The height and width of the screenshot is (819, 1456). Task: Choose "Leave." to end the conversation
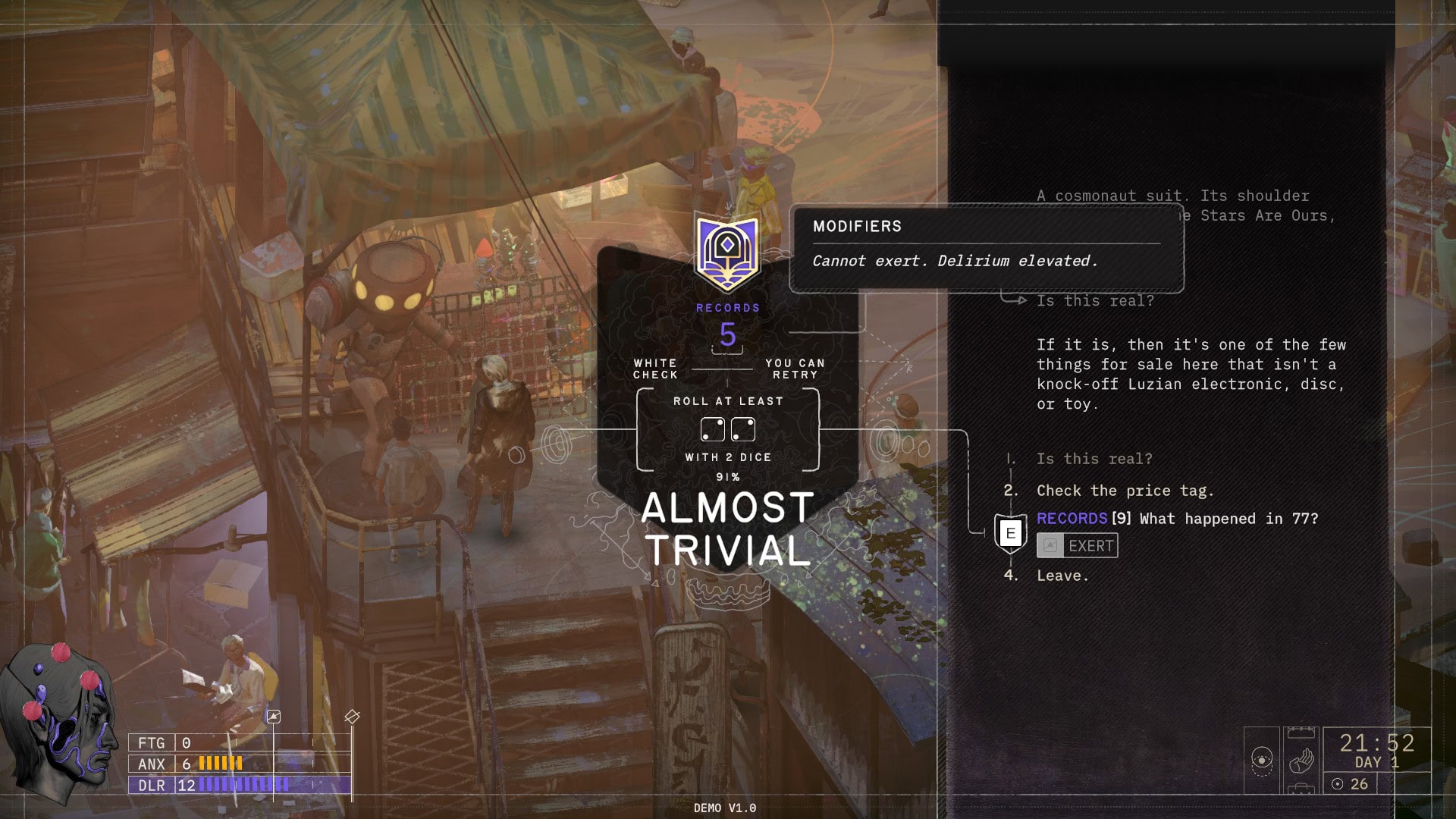point(1062,576)
